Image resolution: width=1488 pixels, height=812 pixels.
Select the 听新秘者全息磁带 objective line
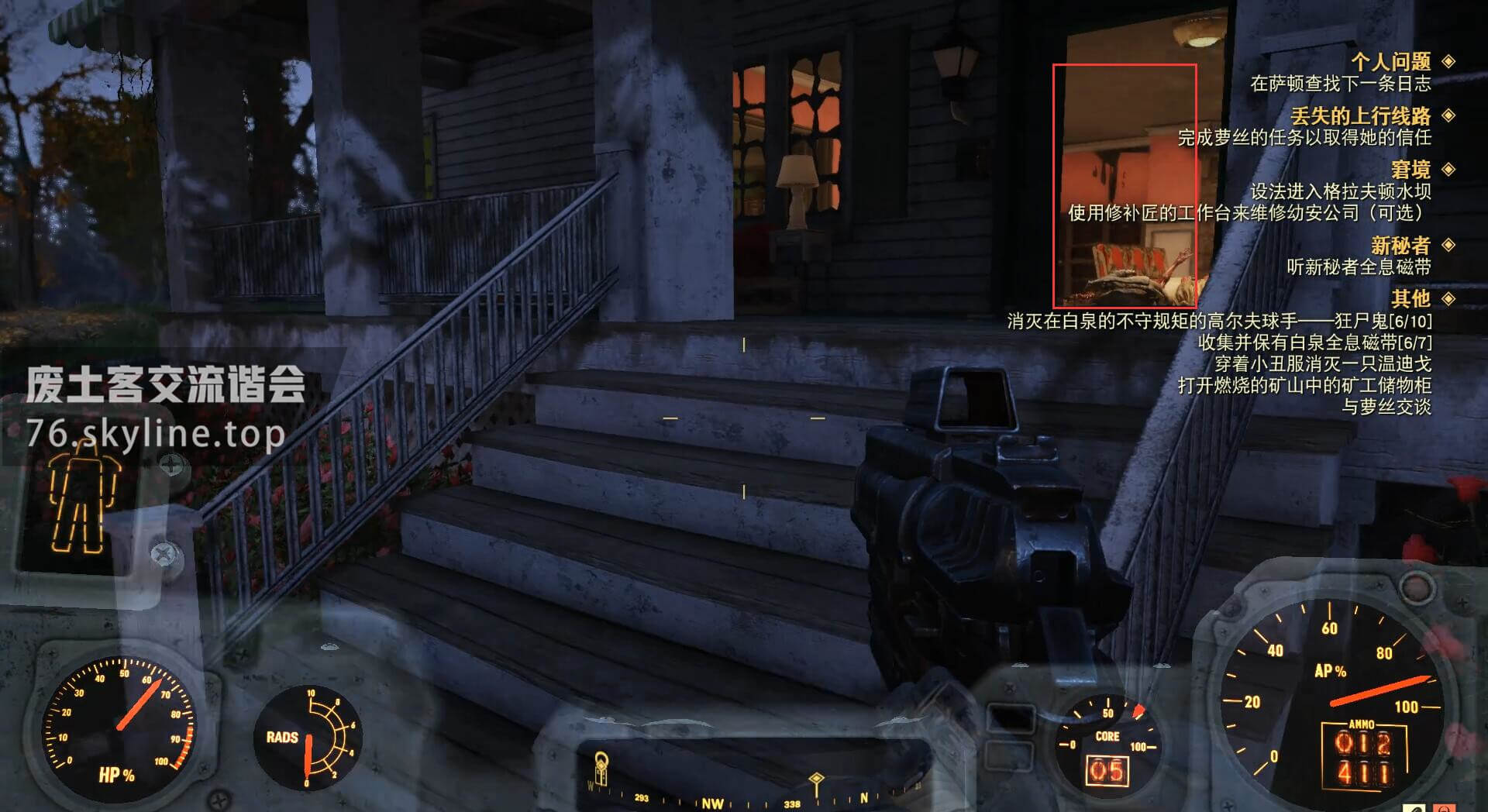tap(1359, 267)
